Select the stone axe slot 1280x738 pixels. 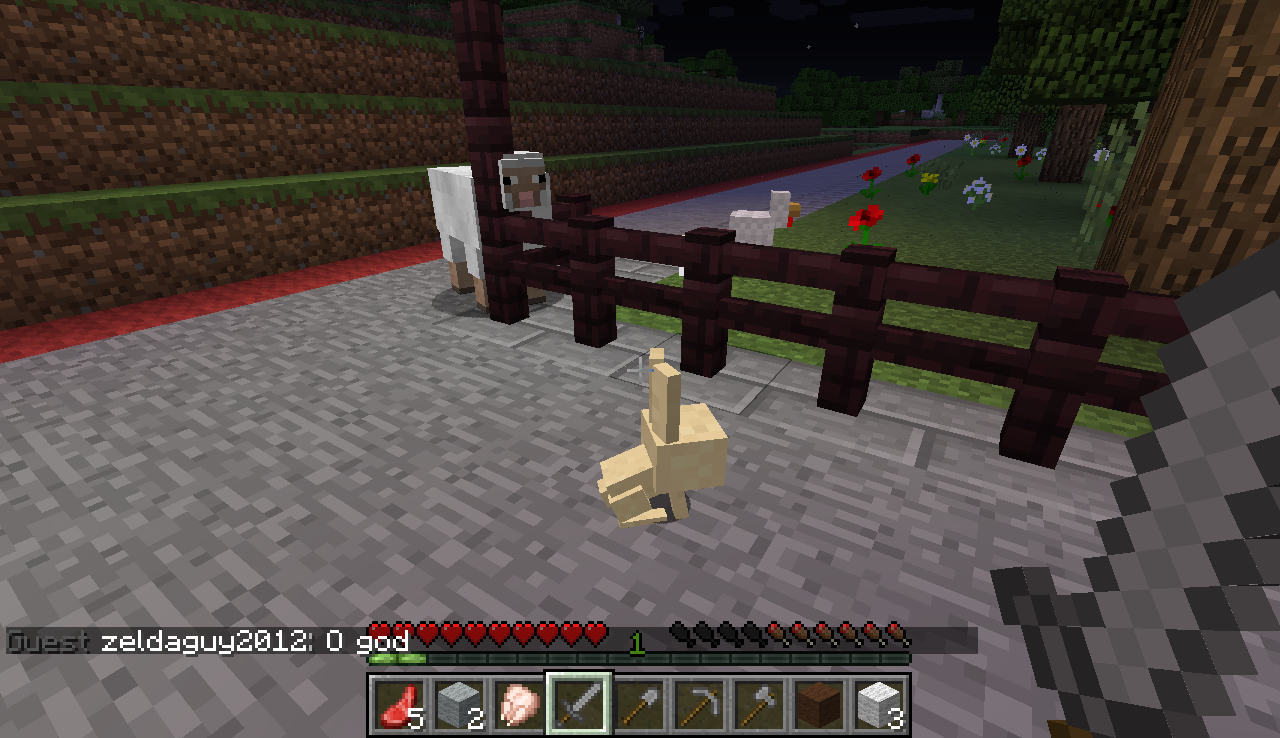(758, 704)
